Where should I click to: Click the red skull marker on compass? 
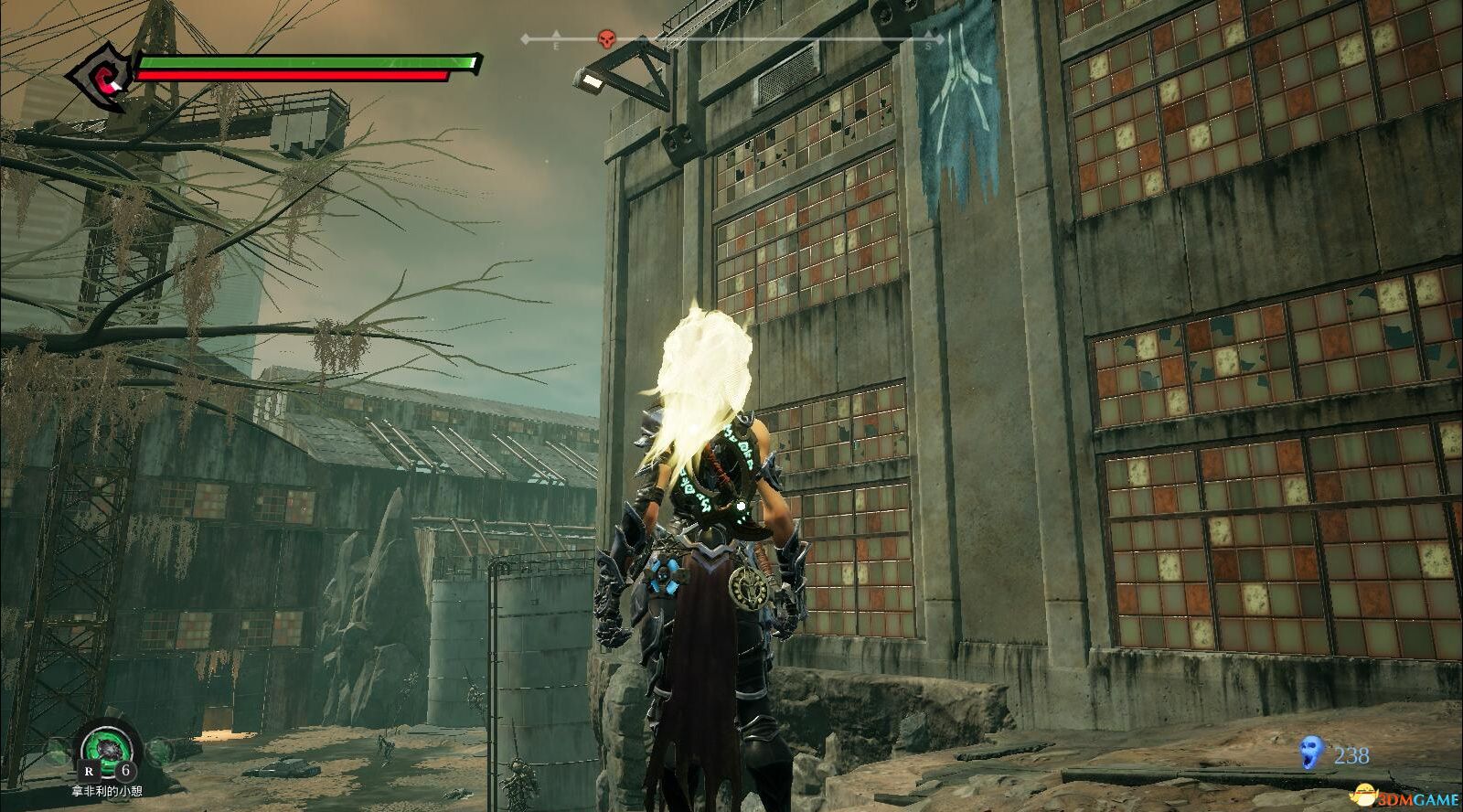(605, 39)
